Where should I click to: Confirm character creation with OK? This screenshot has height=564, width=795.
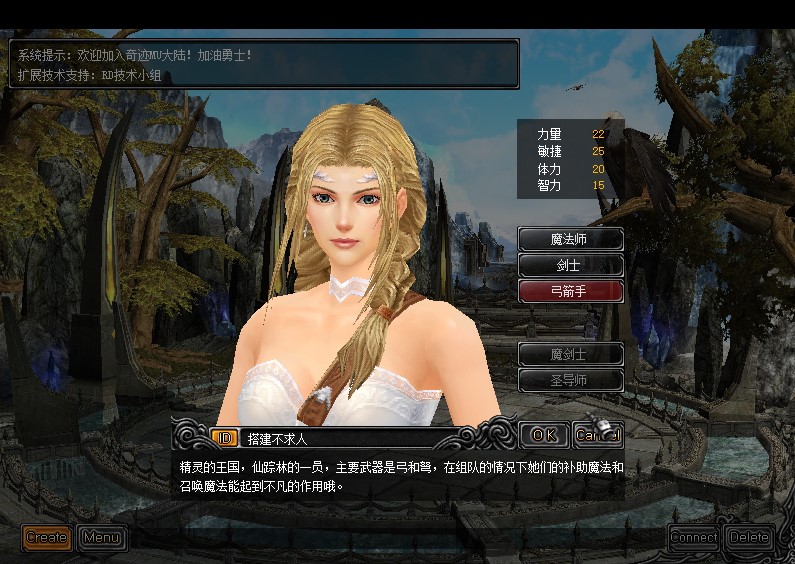click(544, 435)
